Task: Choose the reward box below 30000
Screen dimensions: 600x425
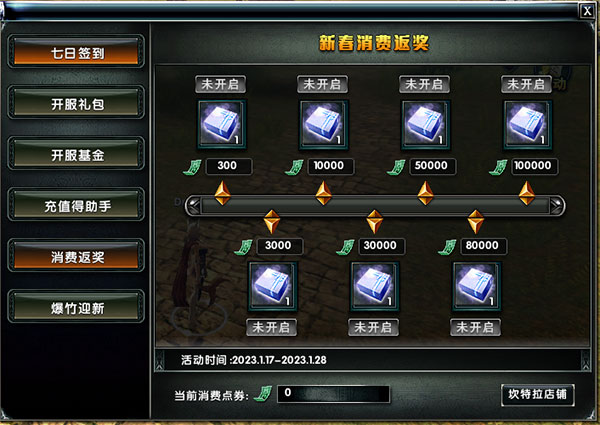Action: pos(374,287)
